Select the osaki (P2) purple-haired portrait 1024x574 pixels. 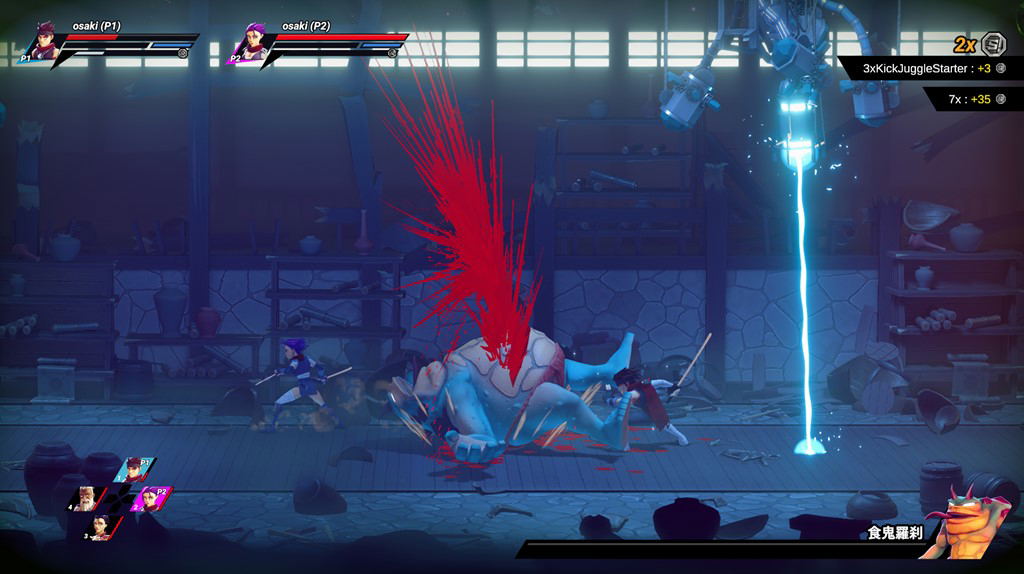click(x=250, y=43)
